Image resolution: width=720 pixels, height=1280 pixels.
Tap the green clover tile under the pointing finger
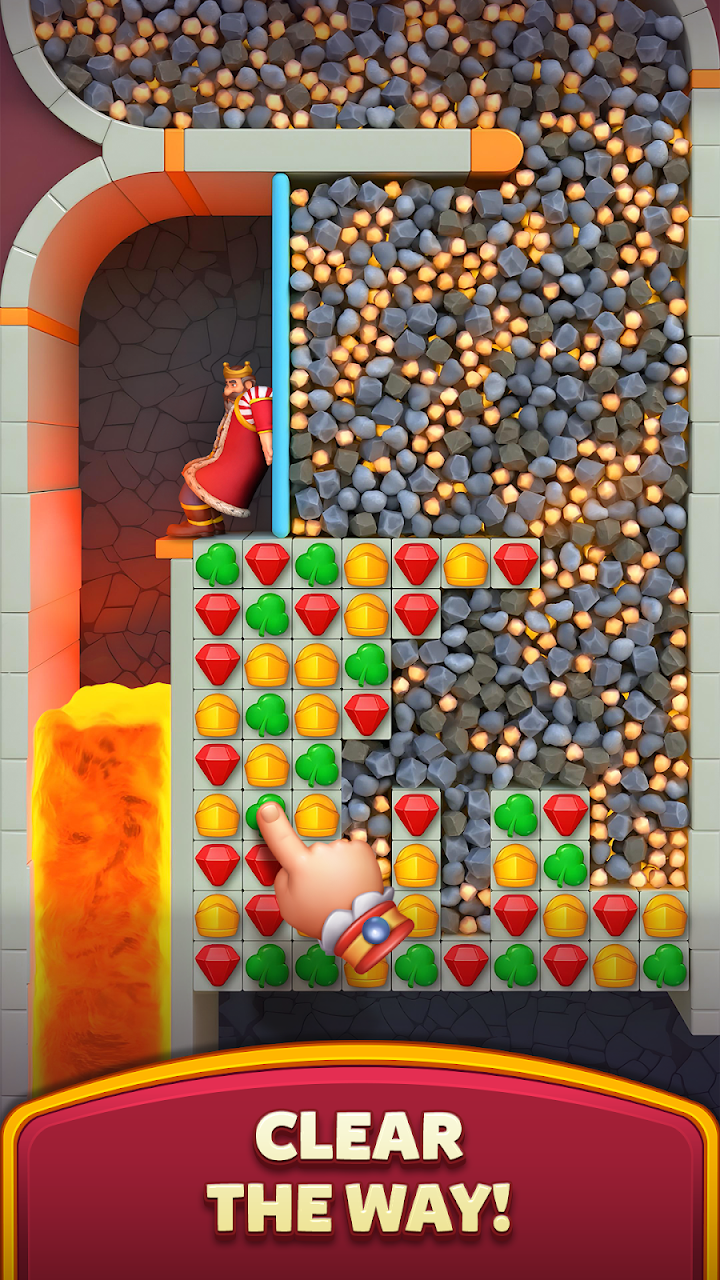(x=264, y=811)
